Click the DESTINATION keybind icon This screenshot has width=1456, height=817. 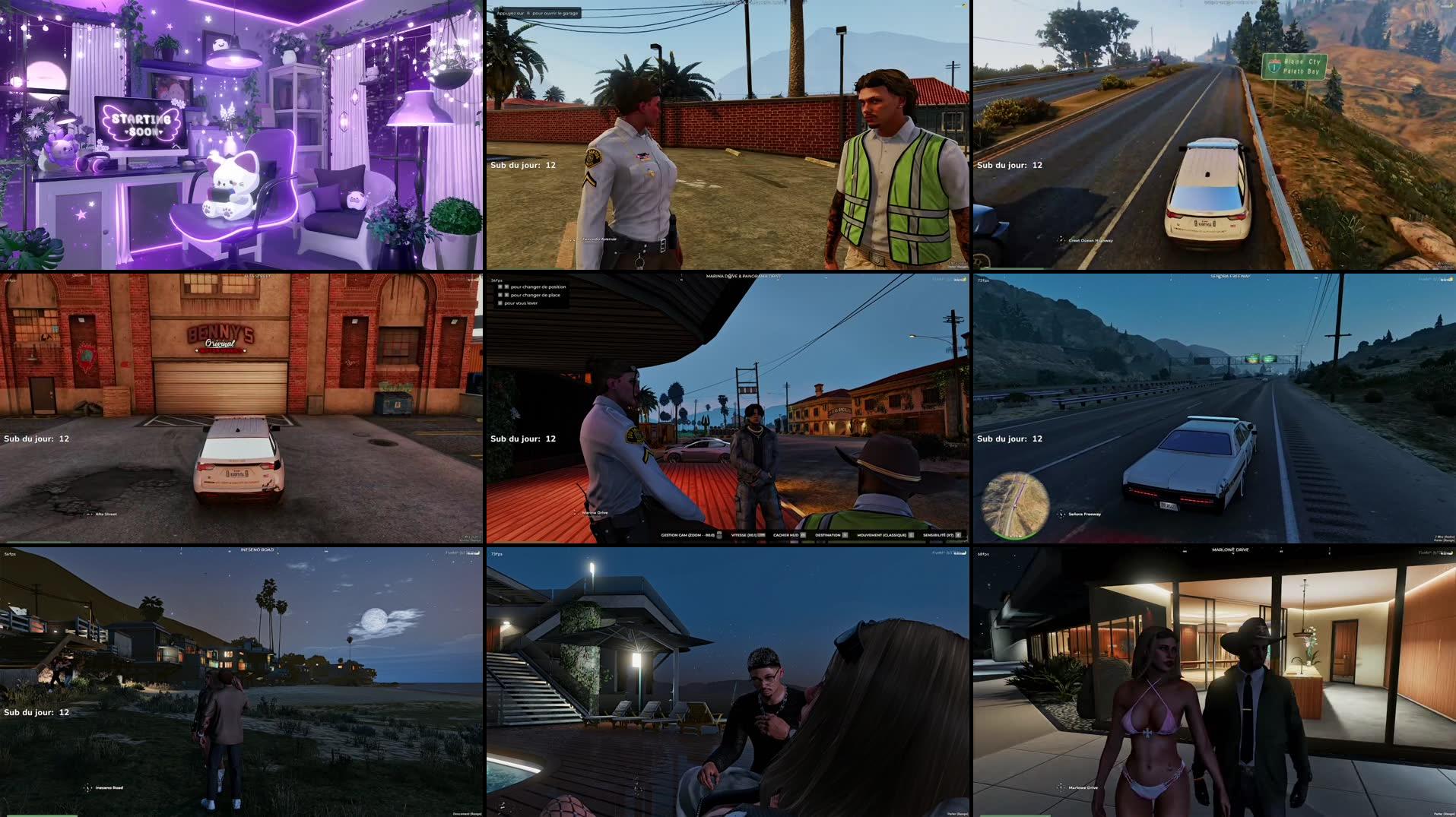pyautogui.click(x=845, y=534)
